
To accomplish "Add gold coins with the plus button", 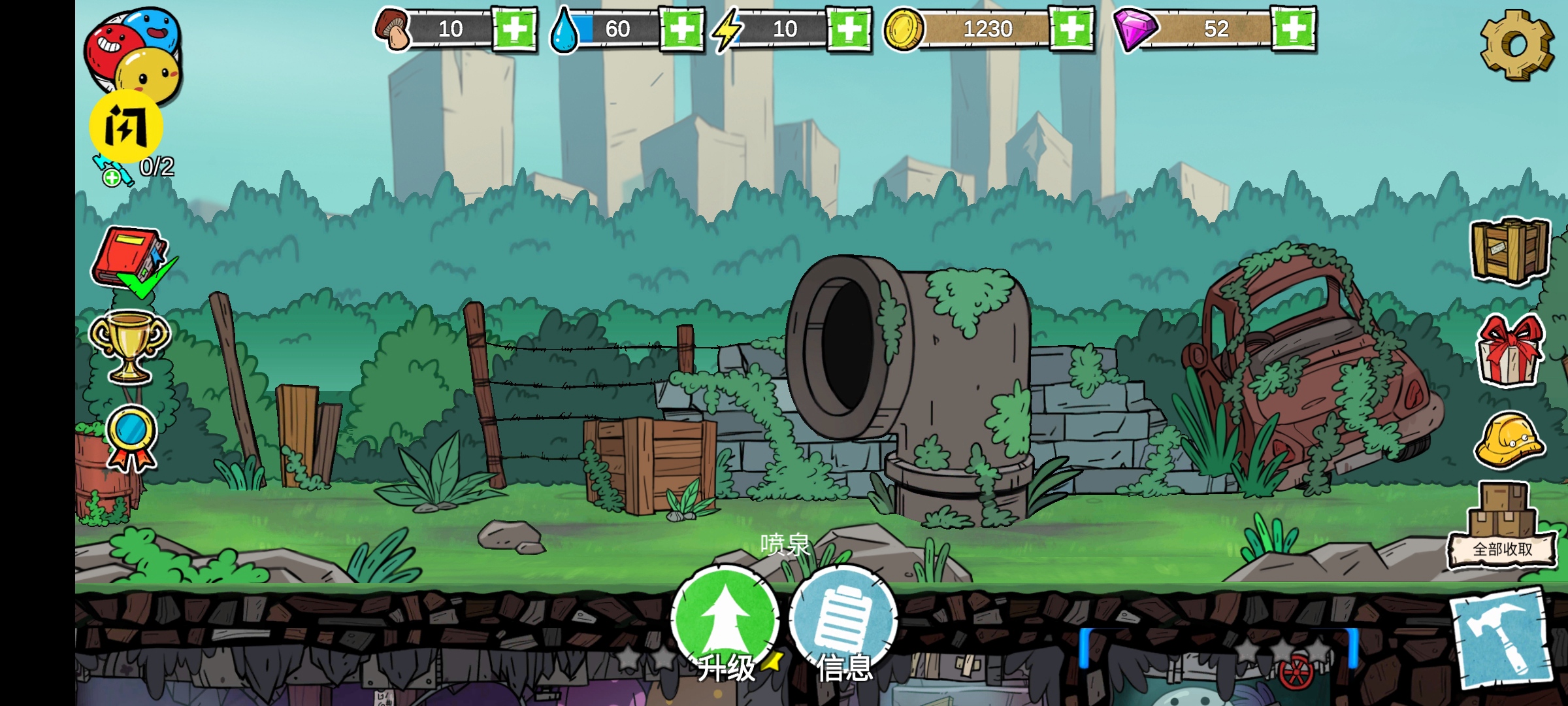I will pyautogui.click(x=1071, y=29).
